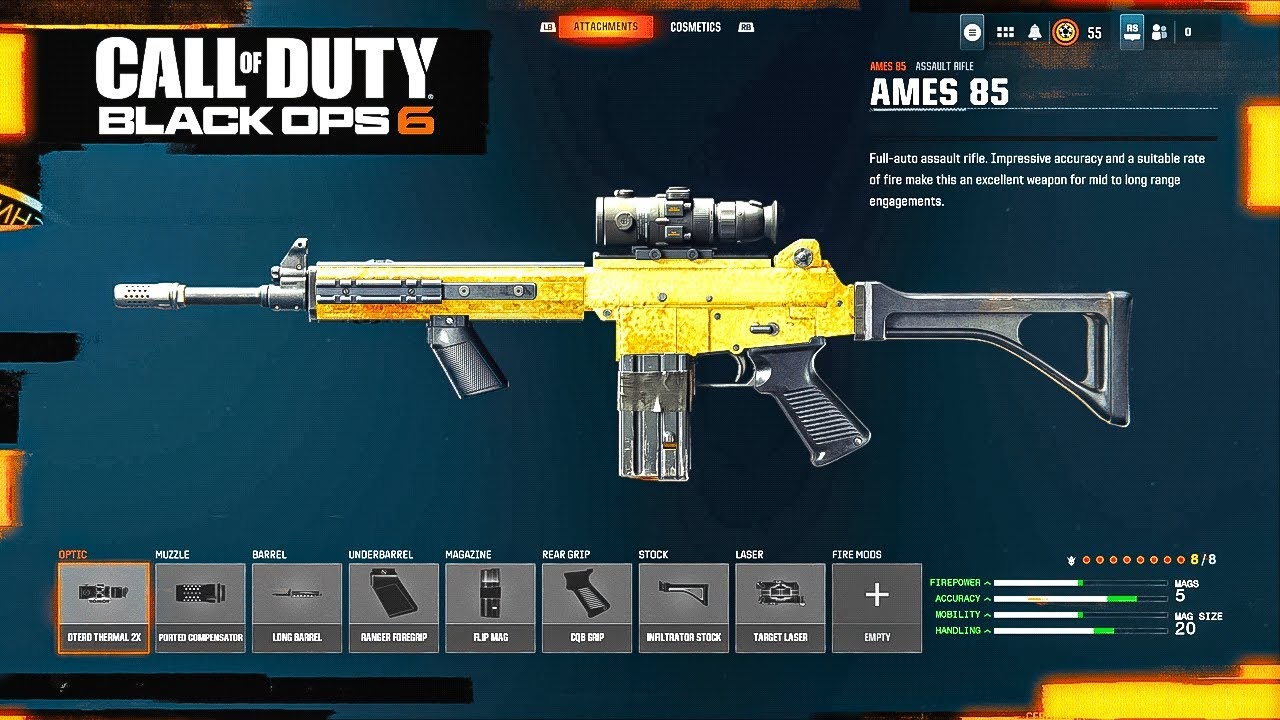
Task: Click the Handling stat progress bar
Action: 1080,632
